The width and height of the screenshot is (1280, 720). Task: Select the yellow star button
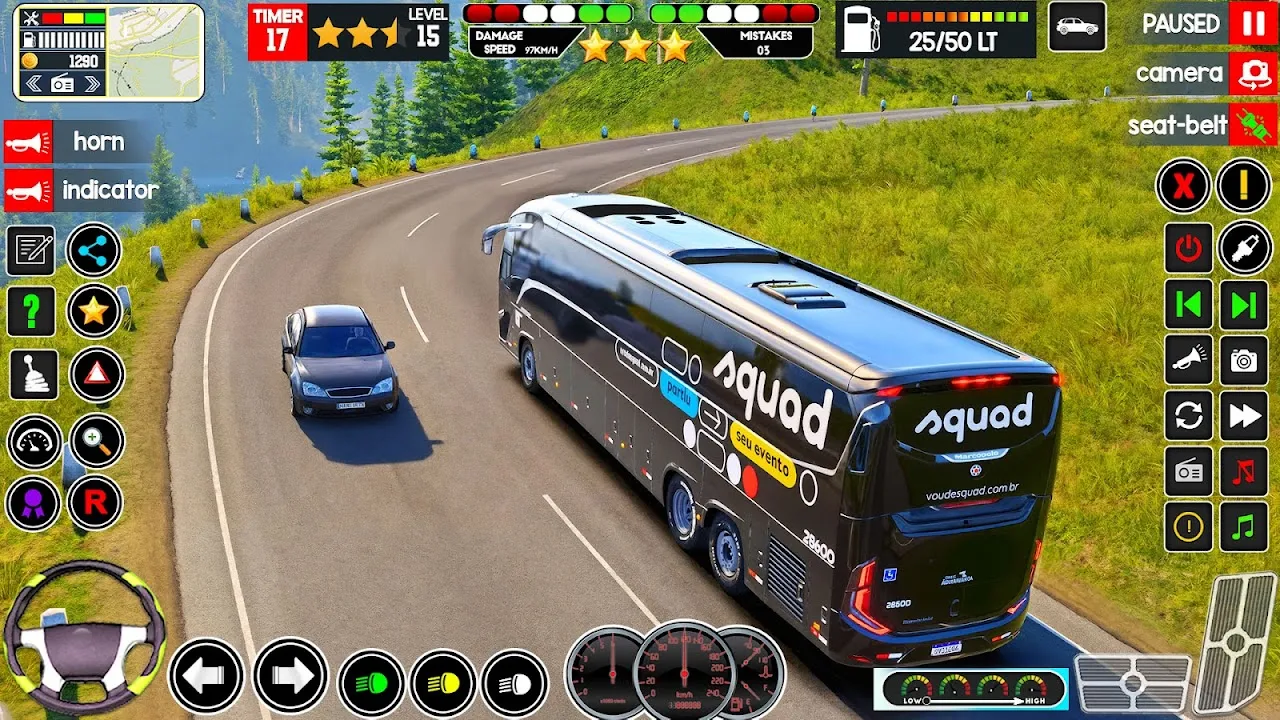tap(94, 312)
